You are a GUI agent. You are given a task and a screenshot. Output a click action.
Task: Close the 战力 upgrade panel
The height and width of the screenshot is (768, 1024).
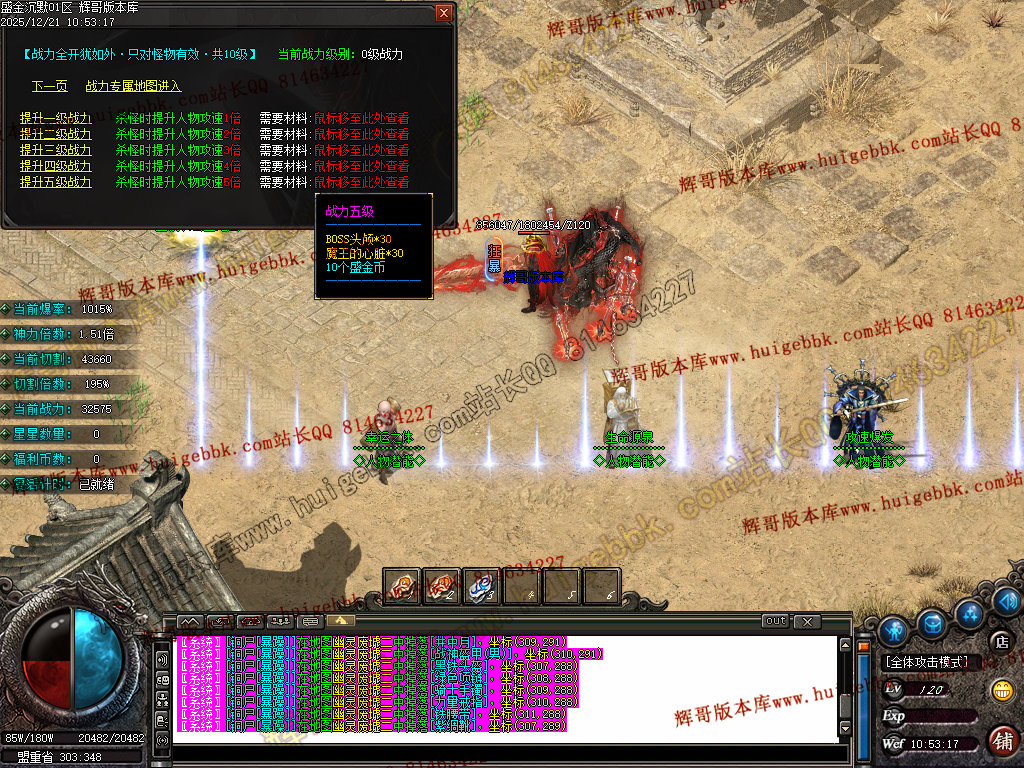[444, 13]
